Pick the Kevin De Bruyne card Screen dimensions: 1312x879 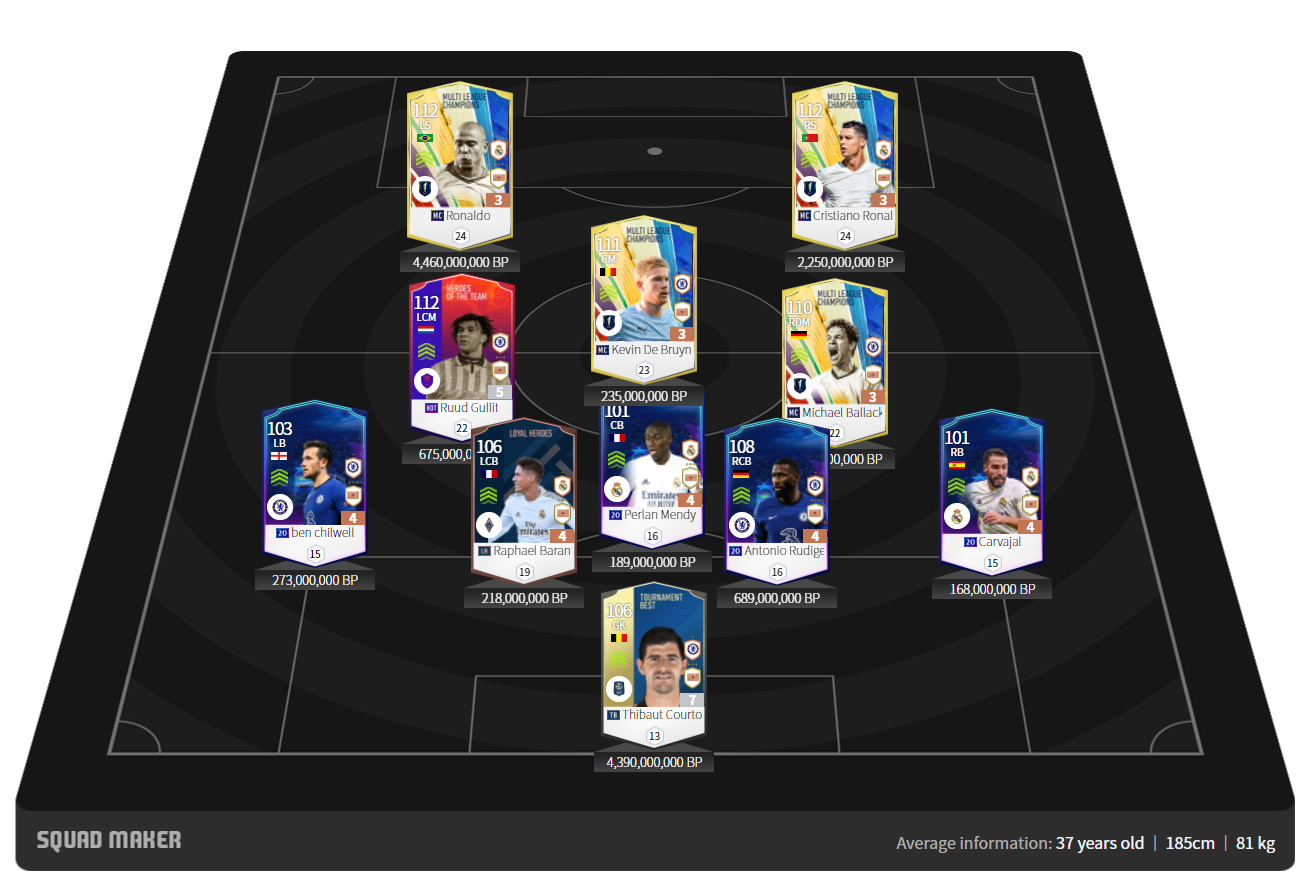643,295
